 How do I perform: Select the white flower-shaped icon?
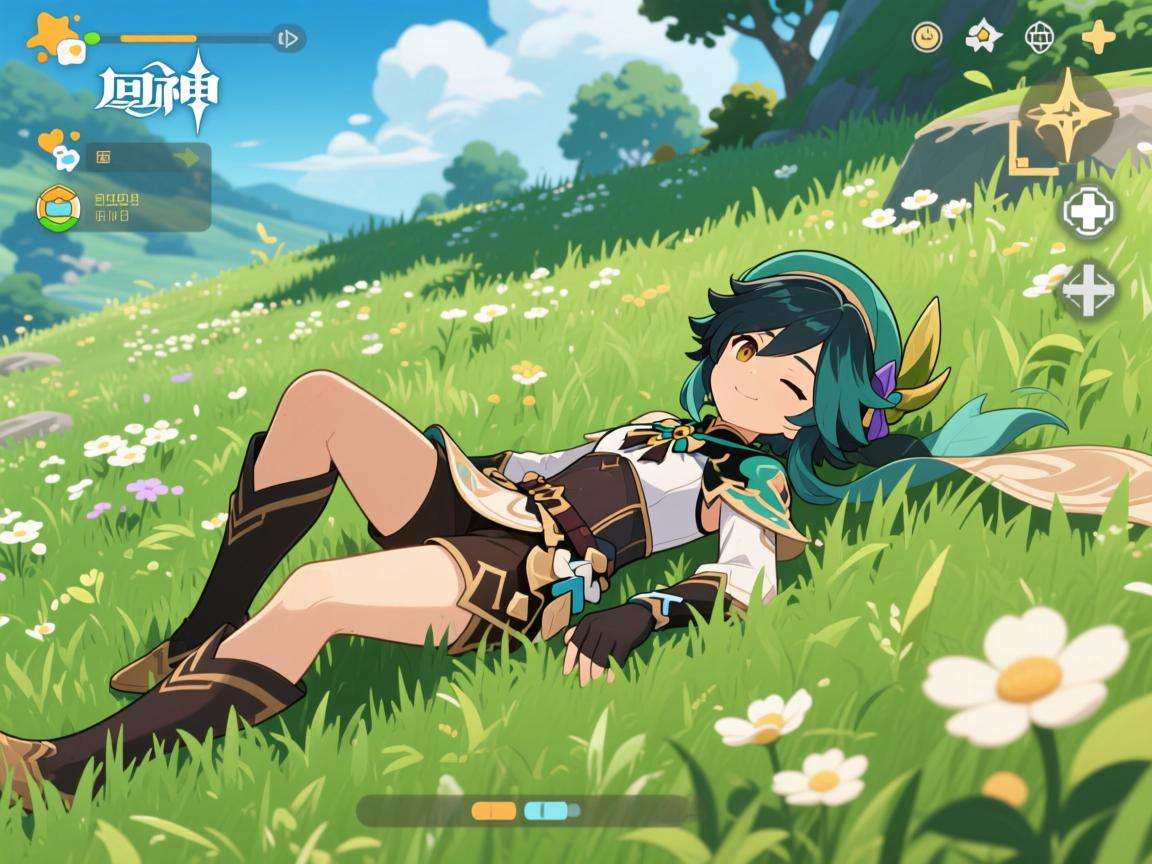coord(983,38)
